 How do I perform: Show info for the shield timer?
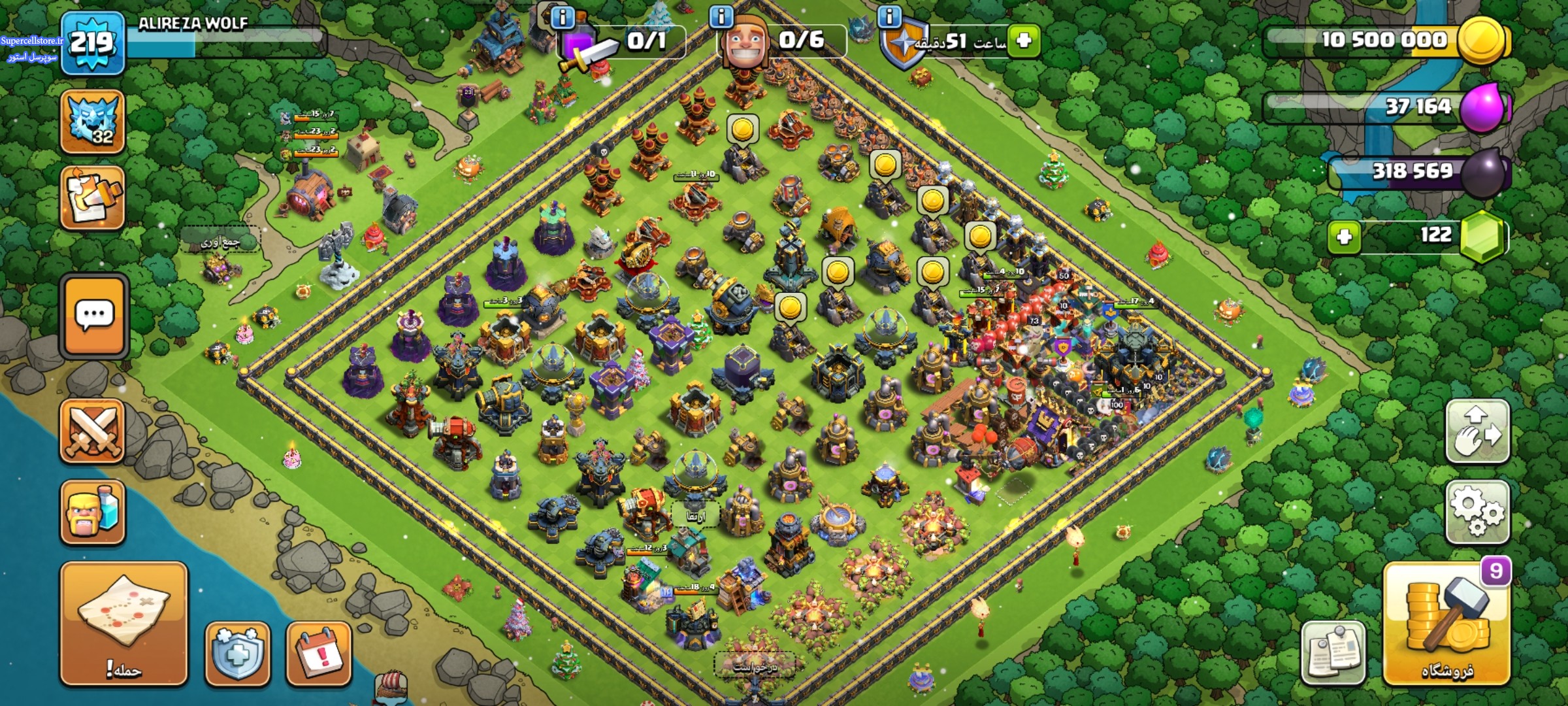coord(889,17)
